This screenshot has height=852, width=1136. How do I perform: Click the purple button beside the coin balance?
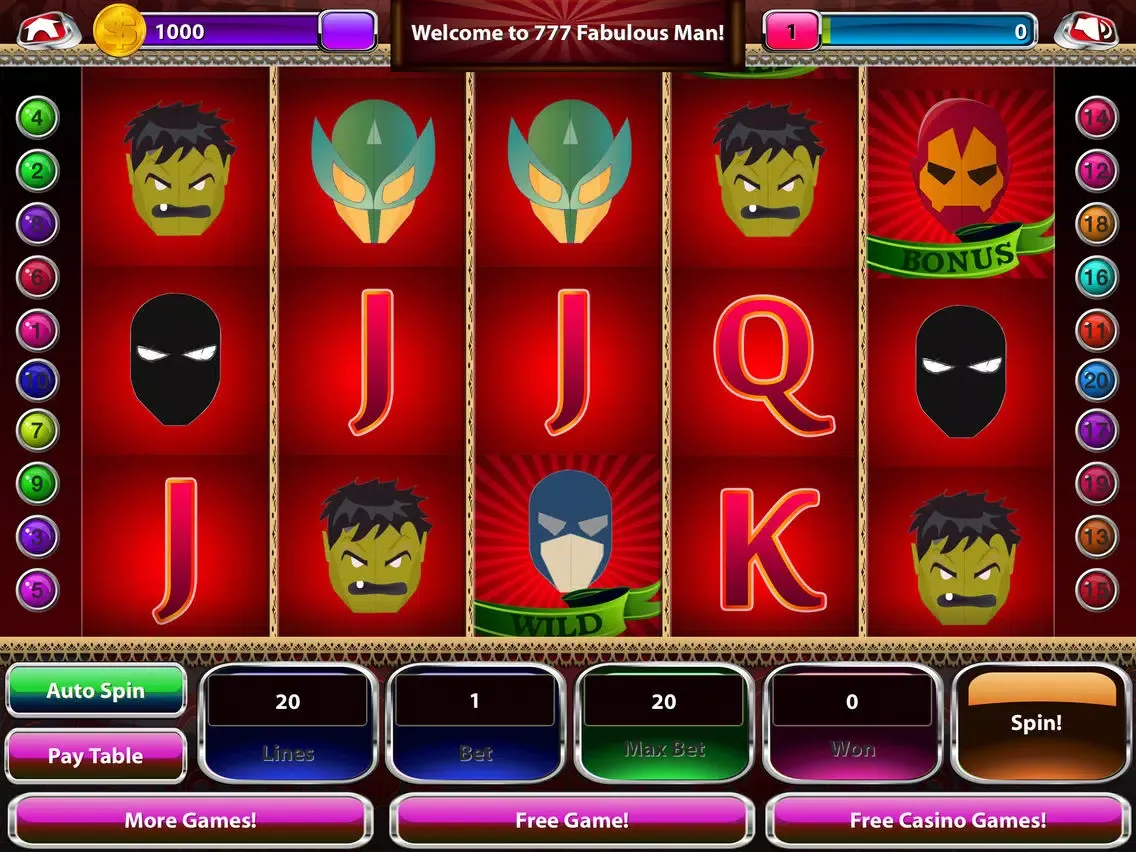click(x=347, y=31)
